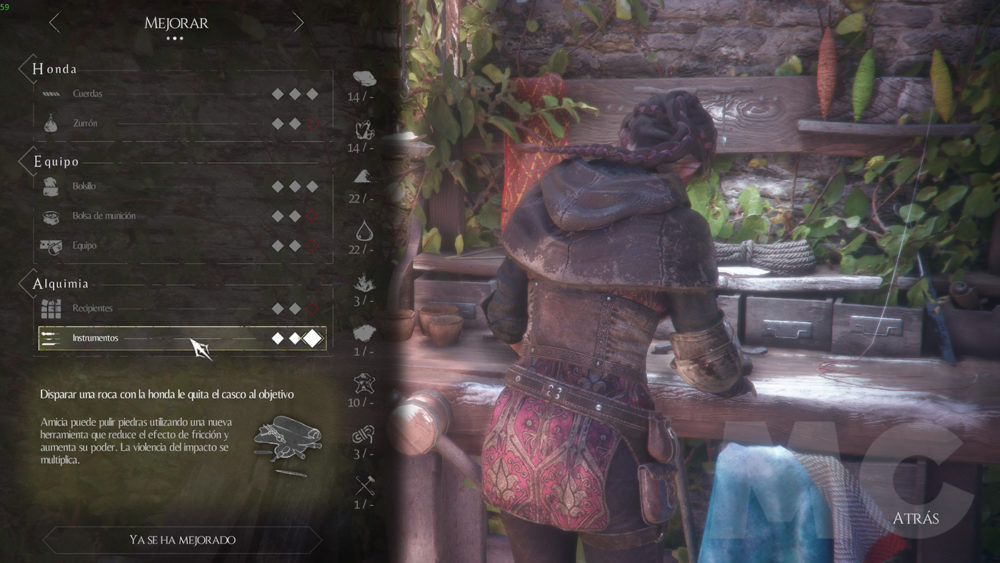1000x563 pixels.
Task: Click the highlighted Instrumentos row
Action: click(180, 338)
